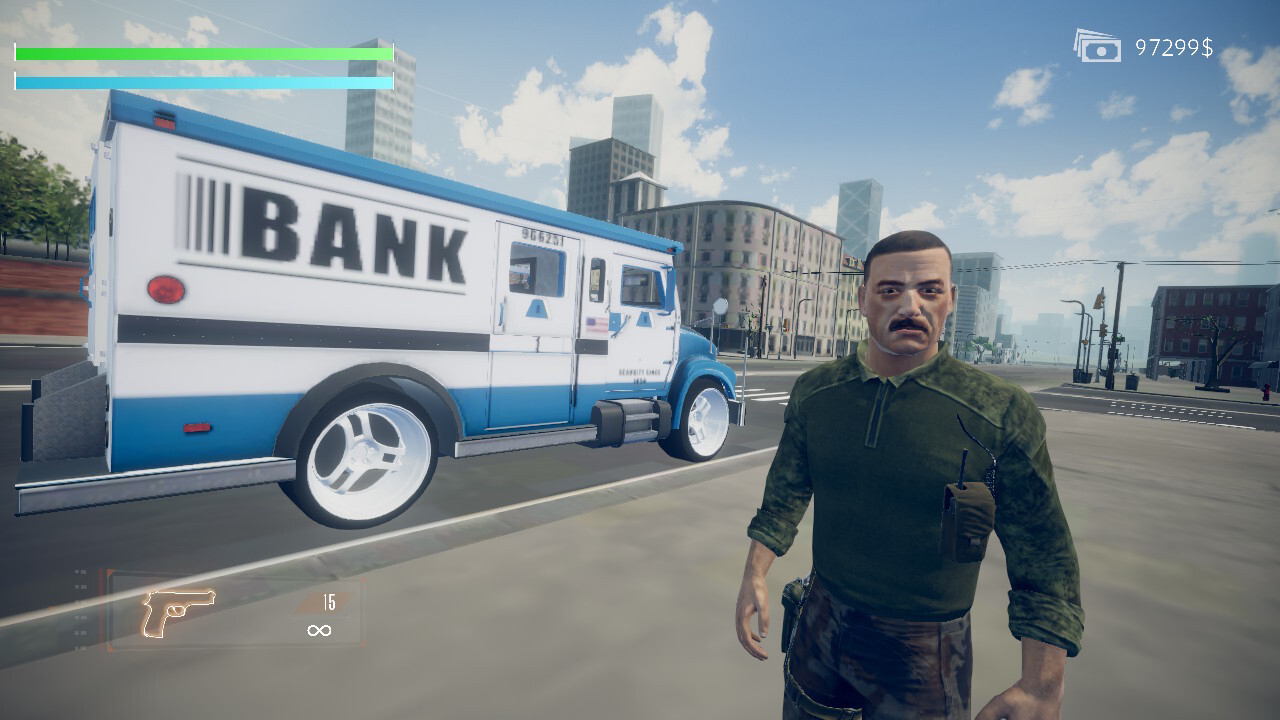Screen dimensions: 1280x720
Task: Click the cash stack money icon
Action: [1099, 45]
